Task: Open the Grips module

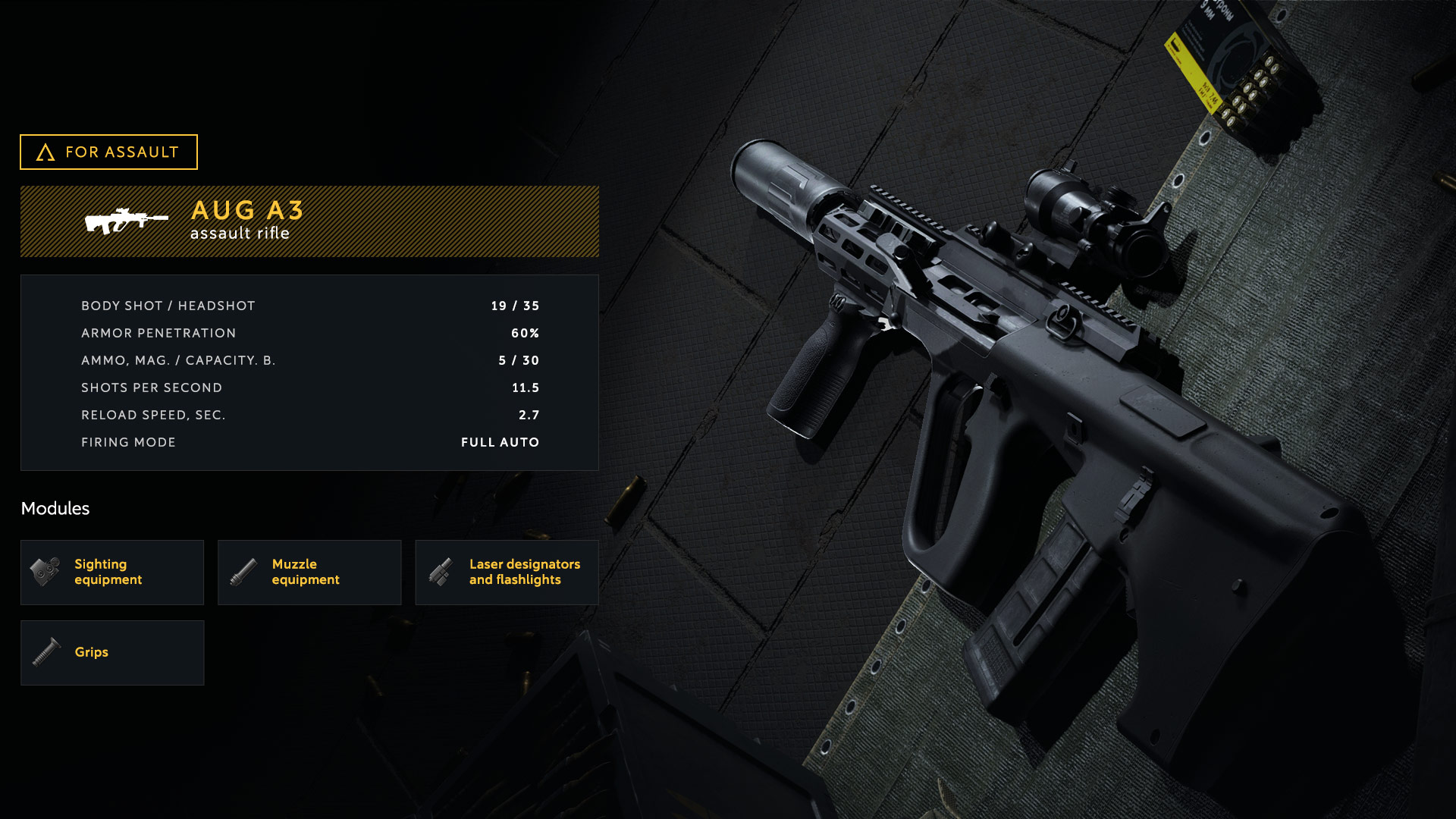Action: tap(112, 653)
